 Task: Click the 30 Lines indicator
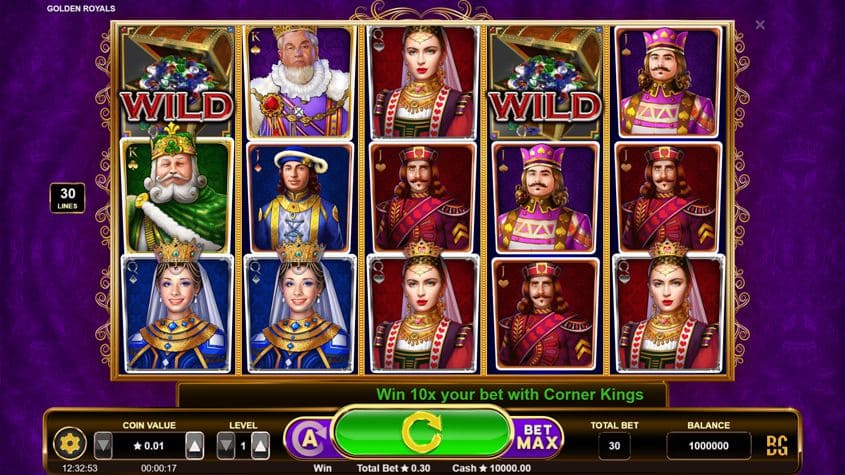tap(67, 198)
